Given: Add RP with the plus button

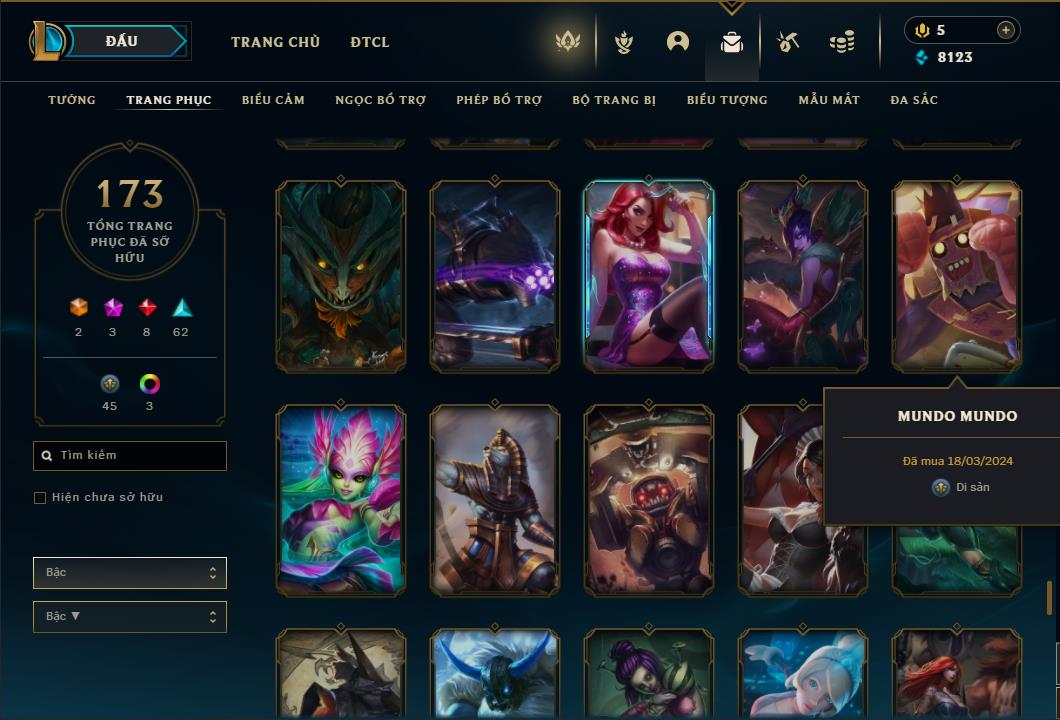Looking at the screenshot, I should [1005, 30].
